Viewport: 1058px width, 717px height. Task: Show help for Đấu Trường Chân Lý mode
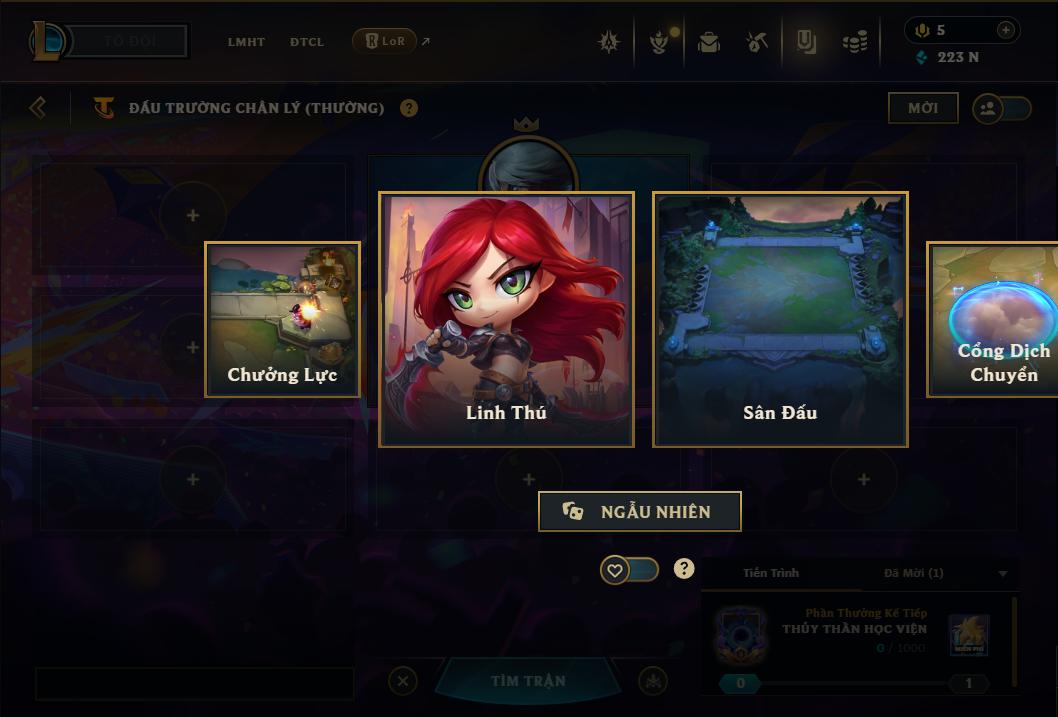pyautogui.click(x=409, y=108)
